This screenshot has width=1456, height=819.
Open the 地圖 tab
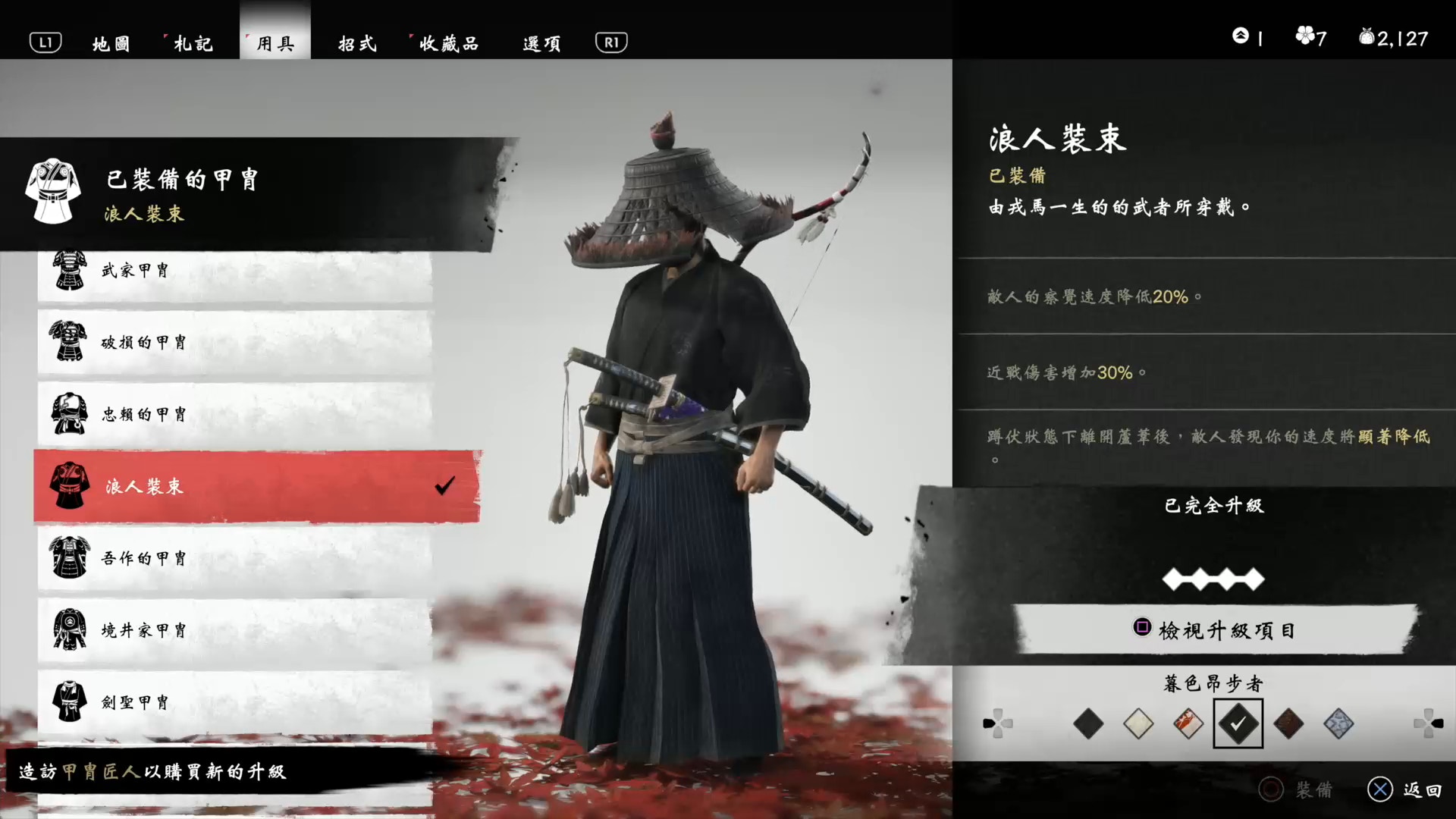point(111,43)
